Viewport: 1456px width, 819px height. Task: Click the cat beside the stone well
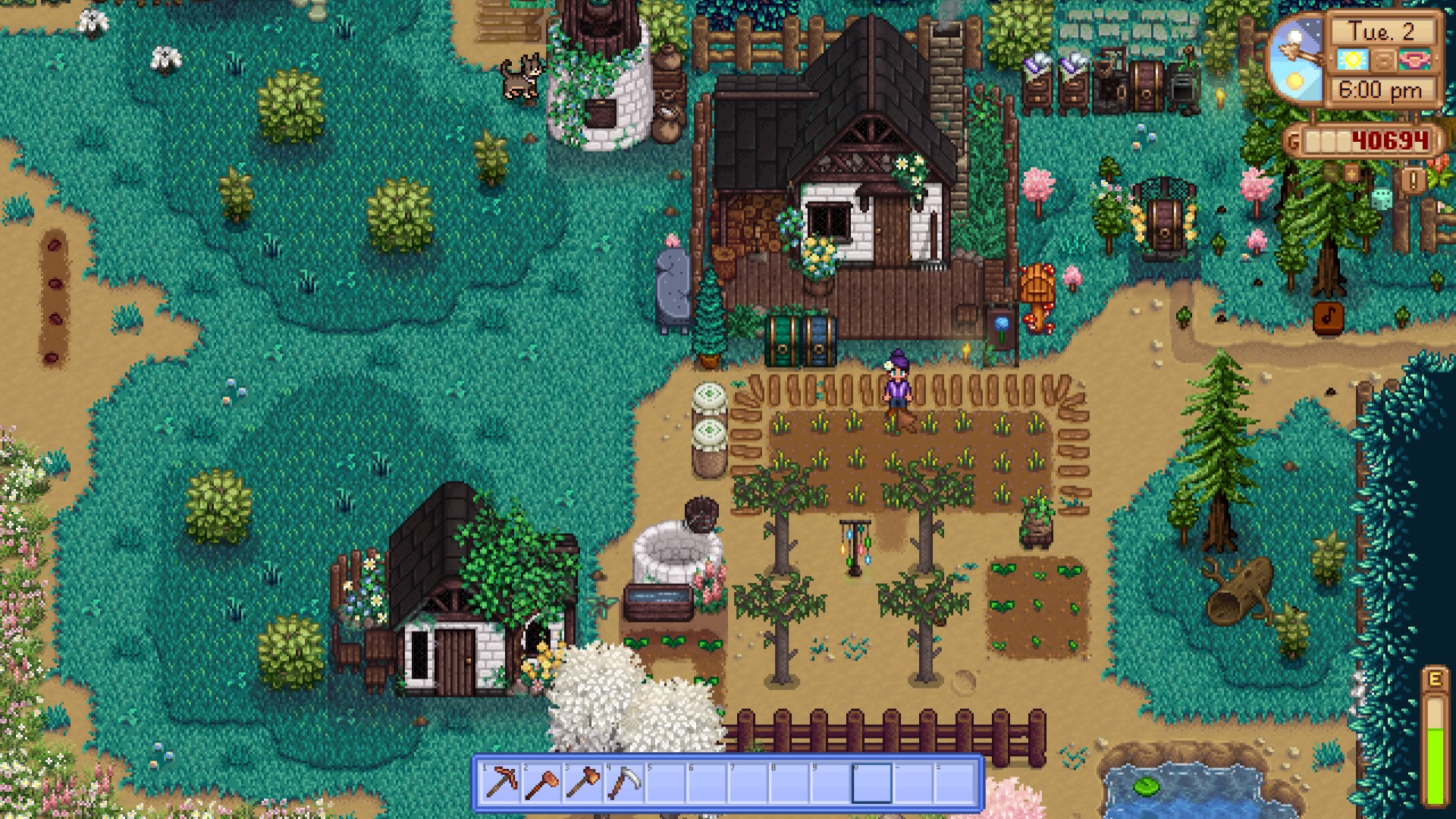click(524, 76)
